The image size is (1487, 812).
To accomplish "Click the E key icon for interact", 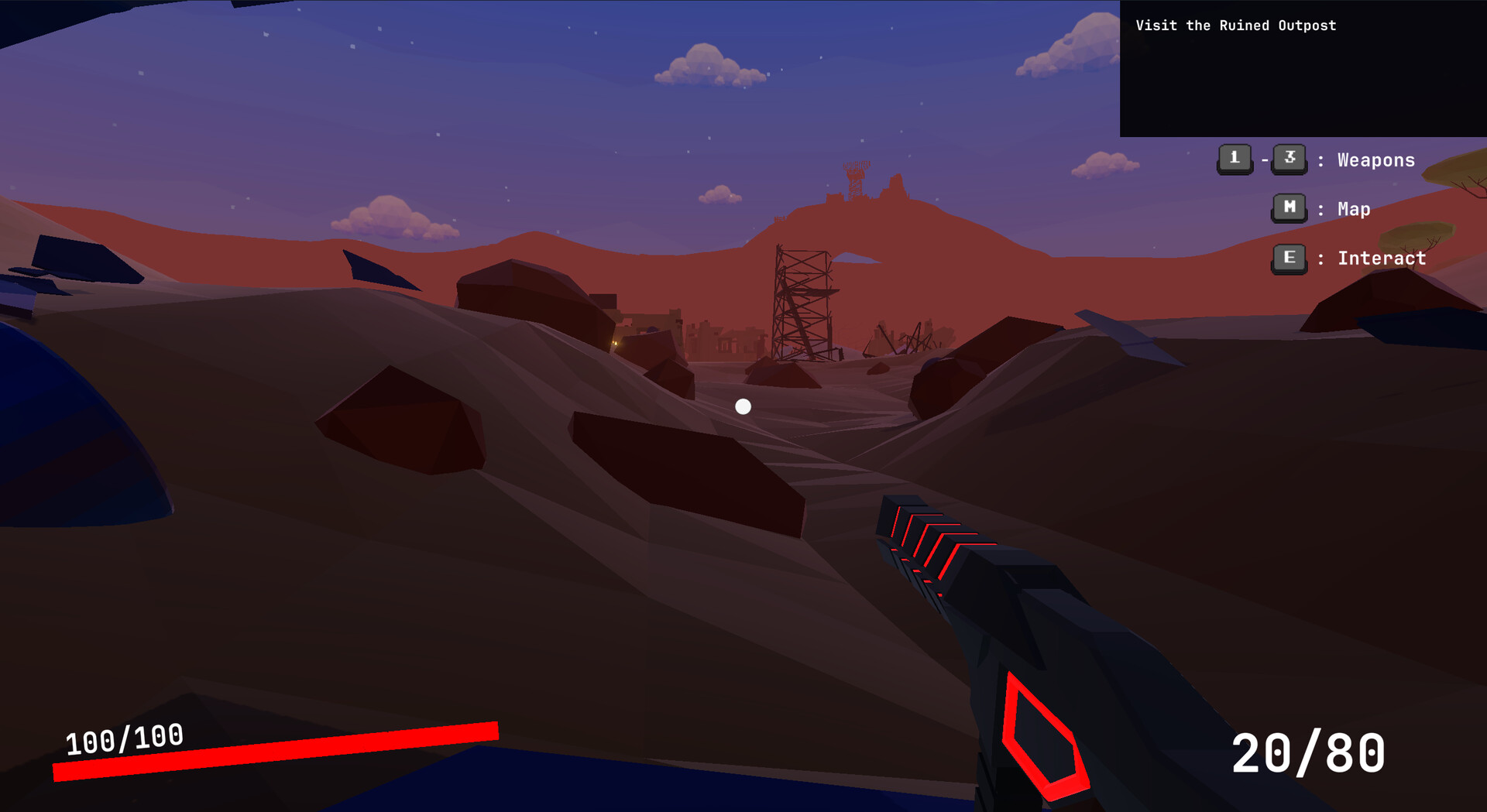I will 1288,258.
